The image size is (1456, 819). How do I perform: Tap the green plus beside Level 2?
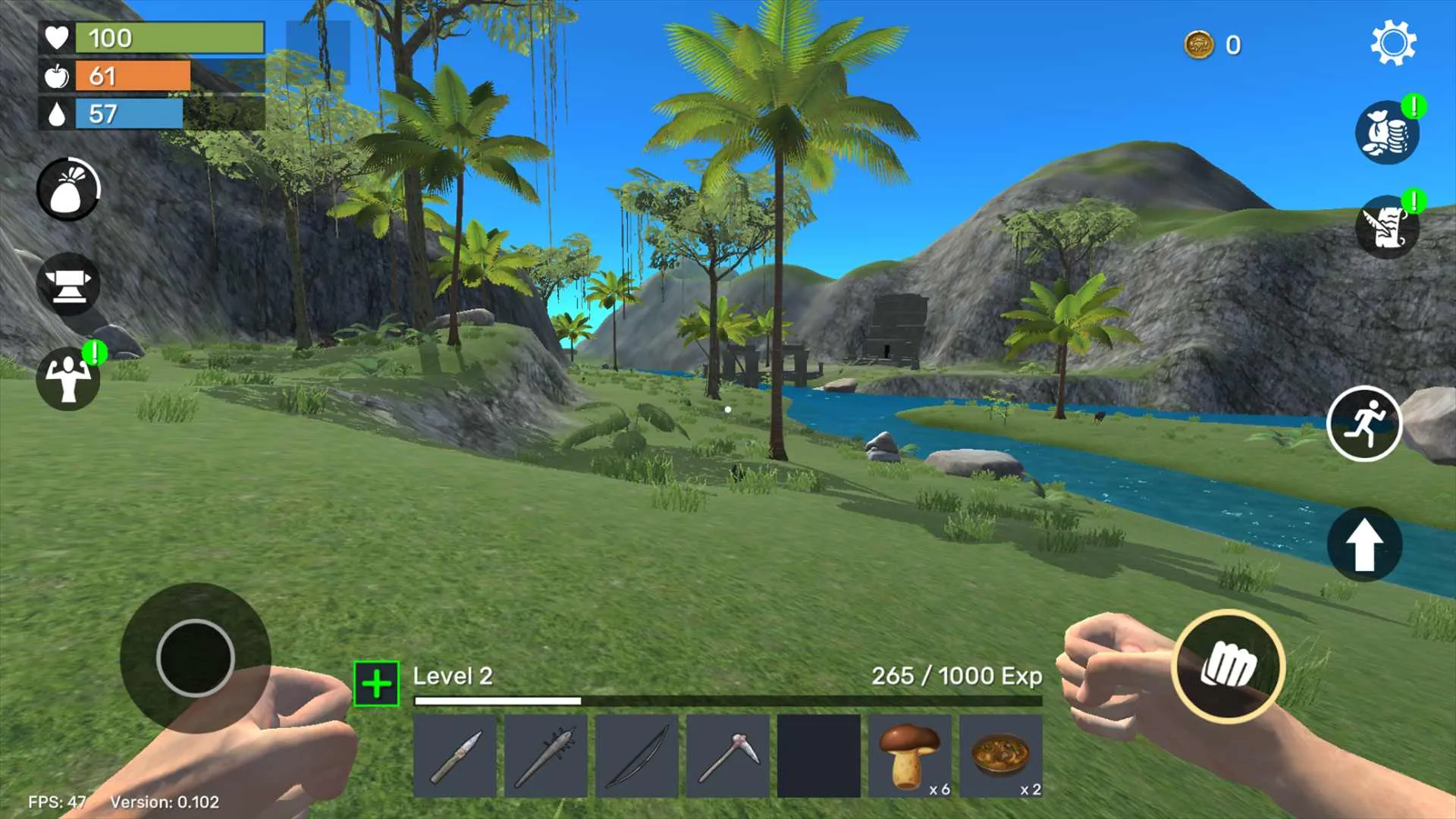click(375, 682)
